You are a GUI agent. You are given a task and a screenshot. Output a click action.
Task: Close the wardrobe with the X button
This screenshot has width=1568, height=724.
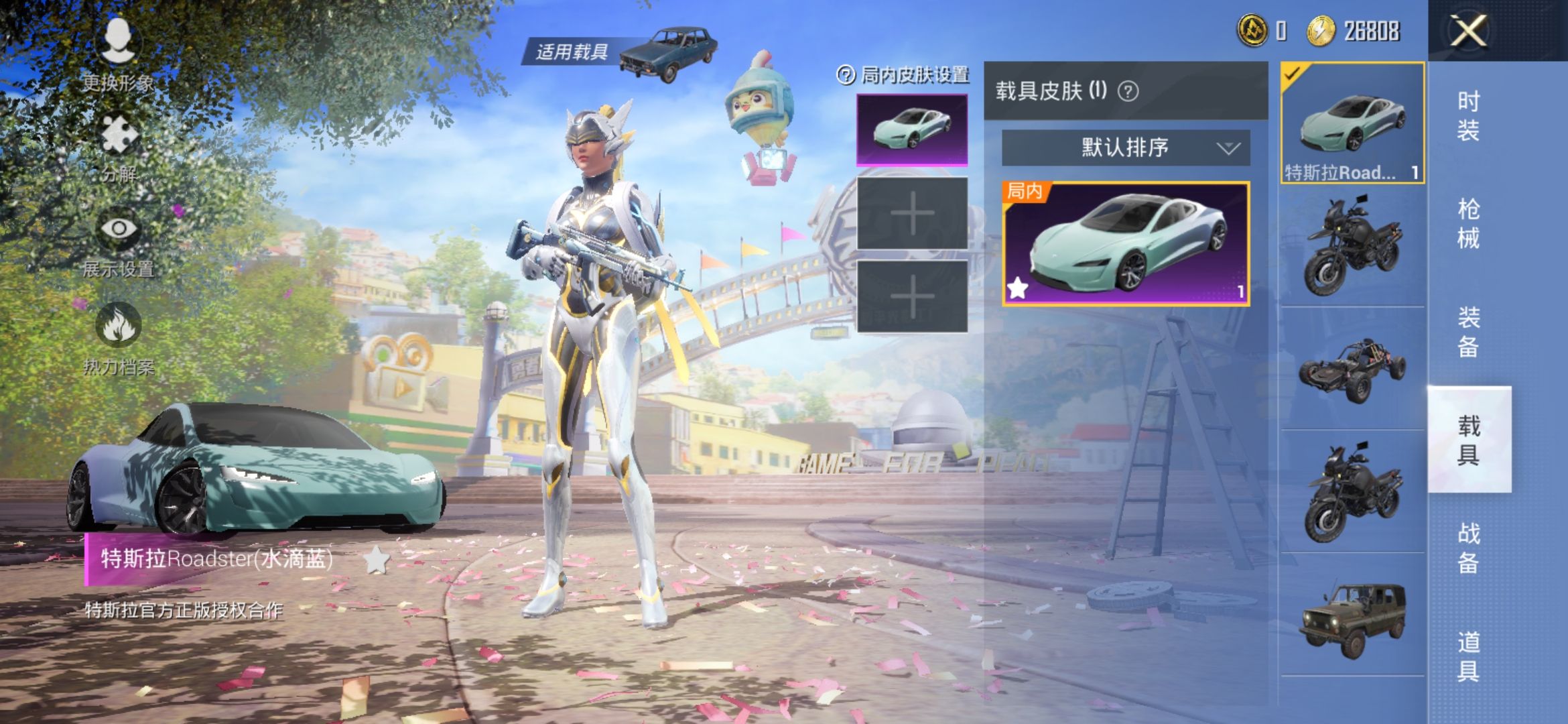(x=1468, y=31)
